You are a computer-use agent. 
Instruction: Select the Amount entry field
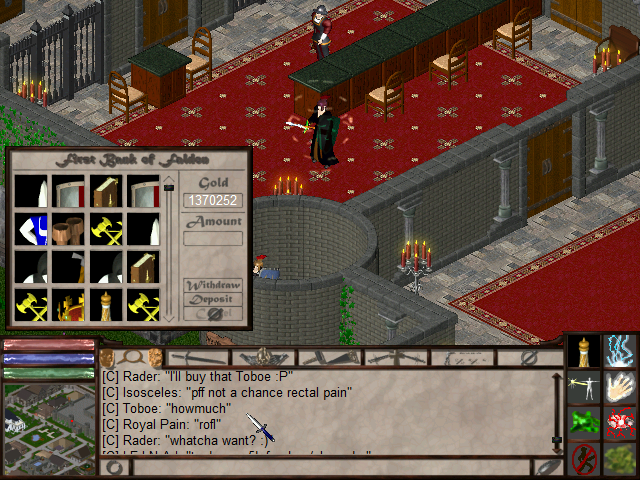coord(213,238)
